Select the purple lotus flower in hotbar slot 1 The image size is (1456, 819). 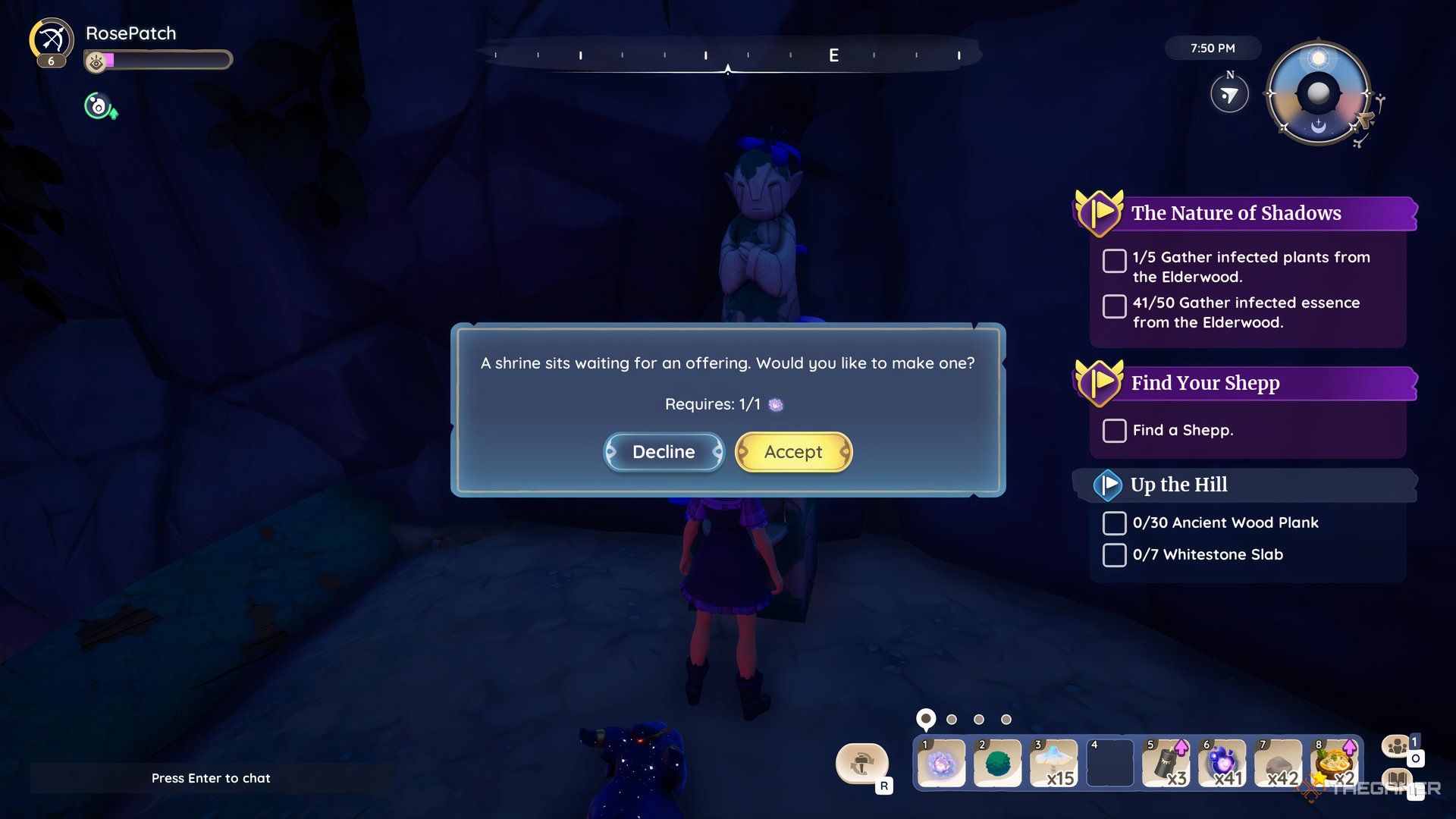[941, 763]
